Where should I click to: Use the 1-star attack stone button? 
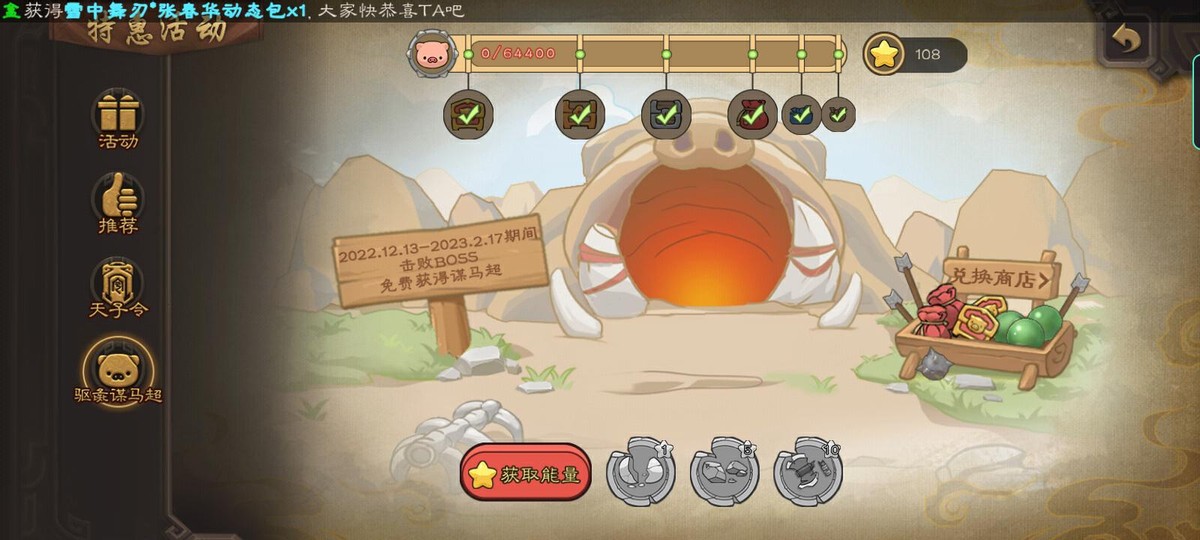641,471
